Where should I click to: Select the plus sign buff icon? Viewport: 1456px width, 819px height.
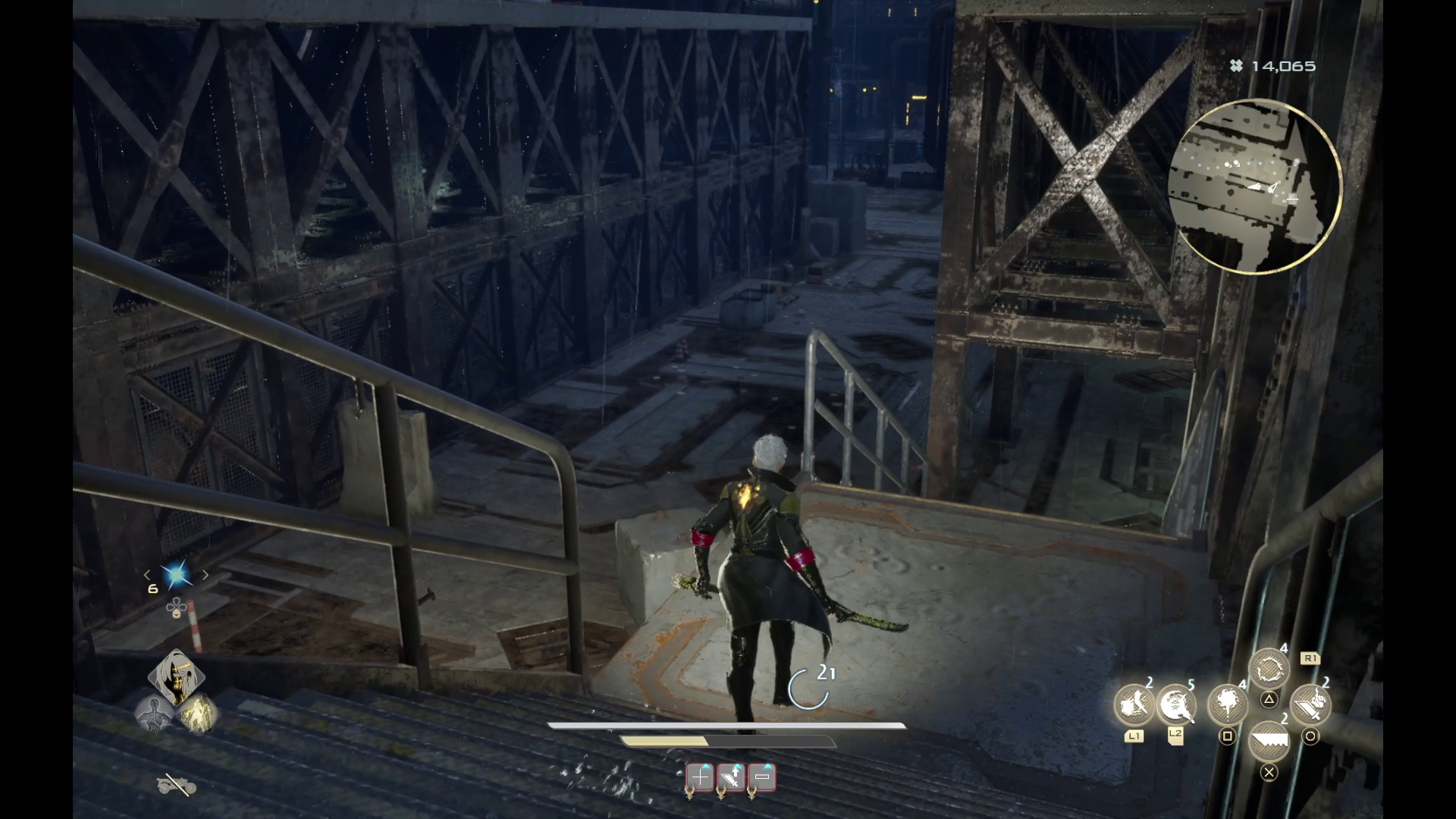(700, 777)
